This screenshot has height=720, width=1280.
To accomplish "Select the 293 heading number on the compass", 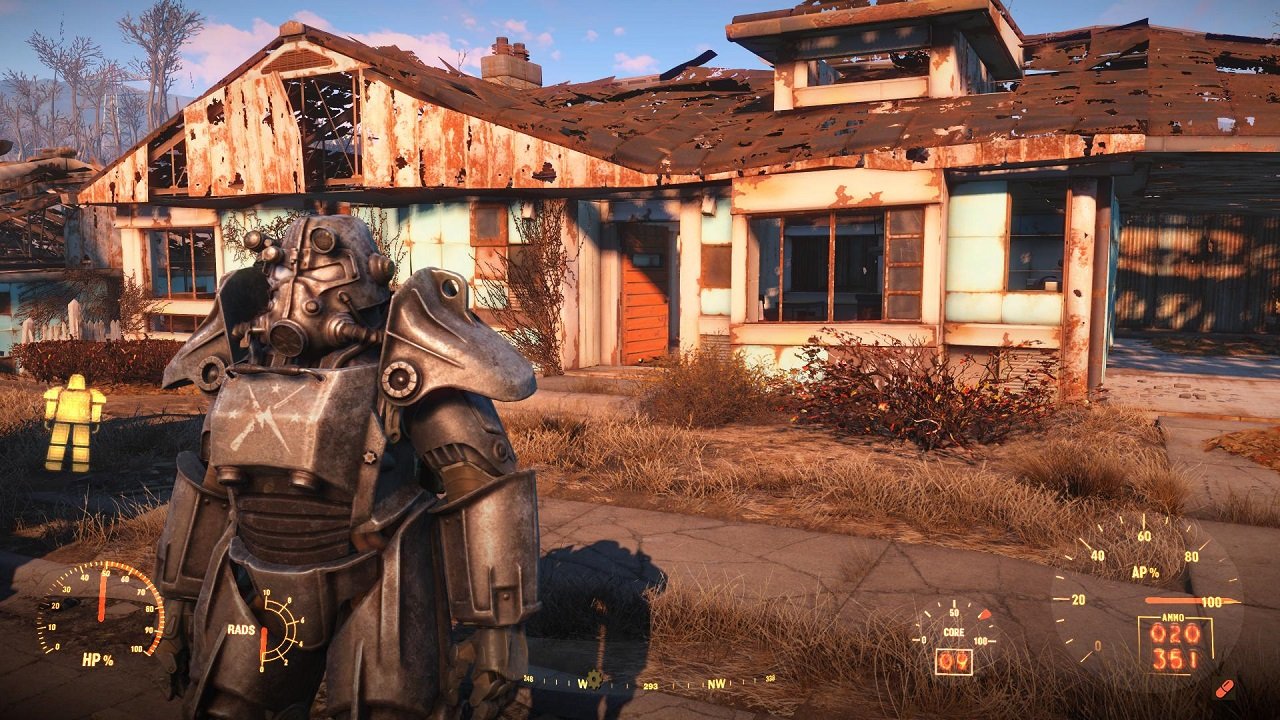I will pyautogui.click(x=651, y=687).
